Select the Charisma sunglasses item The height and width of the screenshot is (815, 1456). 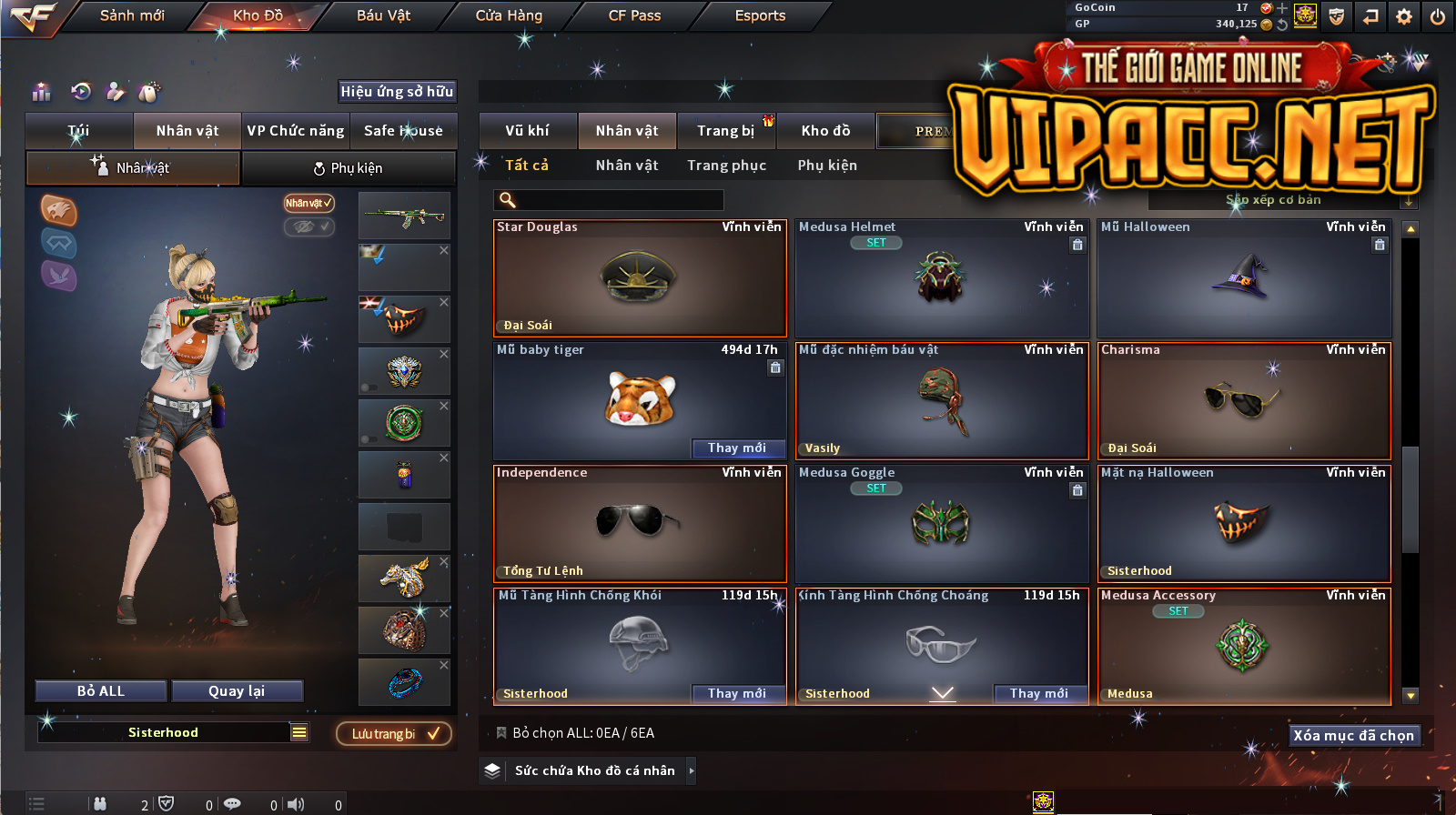(1243, 400)
